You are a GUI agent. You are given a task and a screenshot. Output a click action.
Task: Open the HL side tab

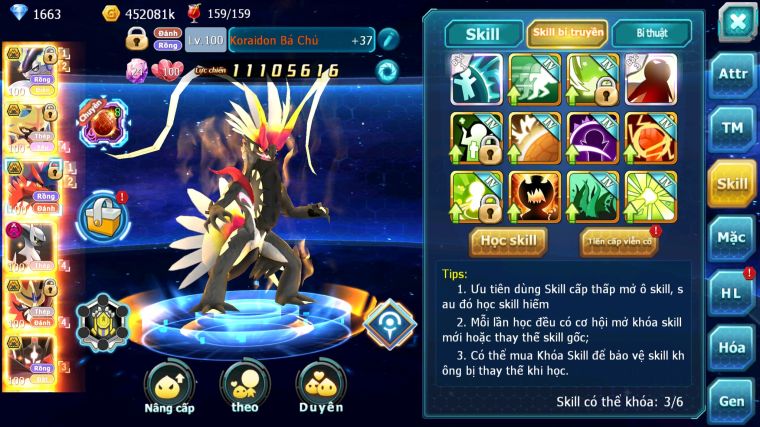[731, 293]
